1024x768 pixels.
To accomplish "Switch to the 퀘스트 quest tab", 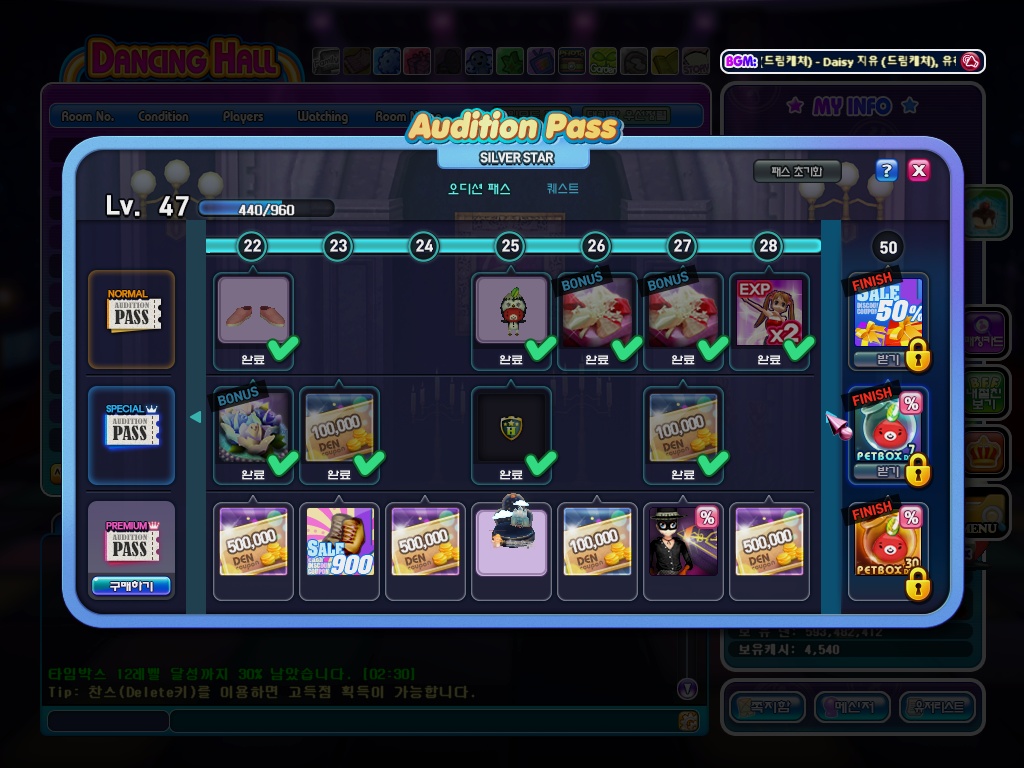I will tap(562, 188).
